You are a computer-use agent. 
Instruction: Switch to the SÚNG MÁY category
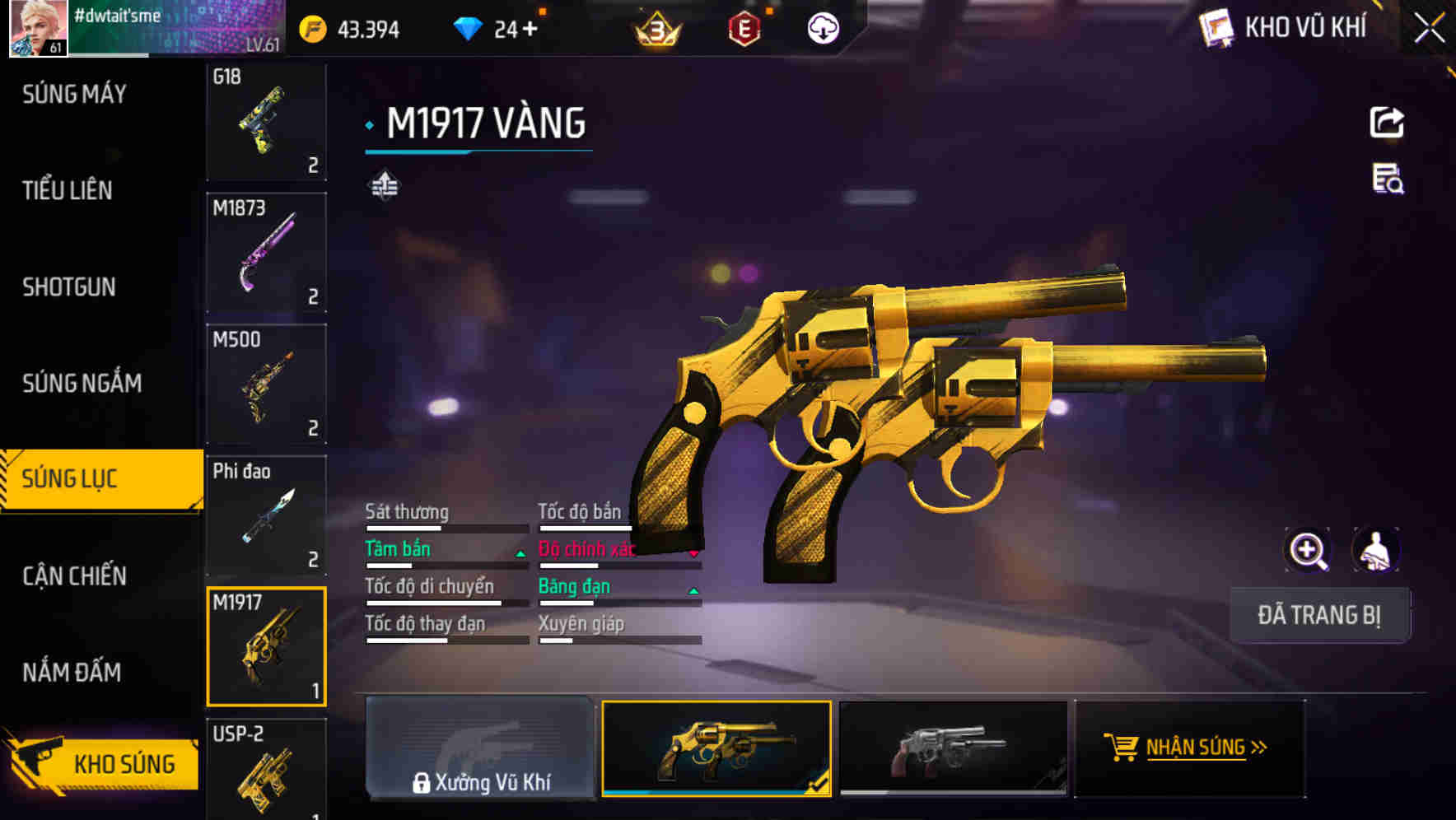74,95
